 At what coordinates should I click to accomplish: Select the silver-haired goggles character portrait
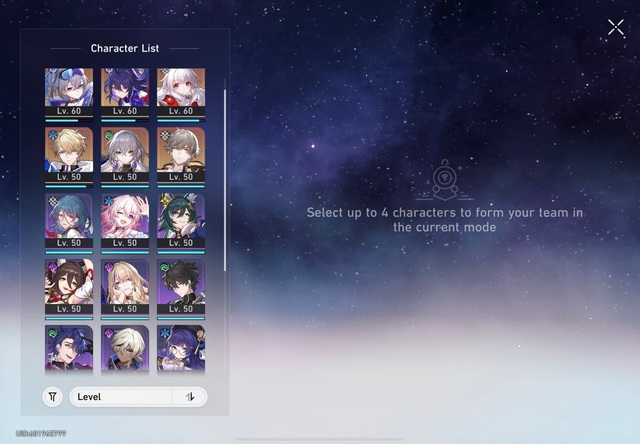tap(69, 89)
